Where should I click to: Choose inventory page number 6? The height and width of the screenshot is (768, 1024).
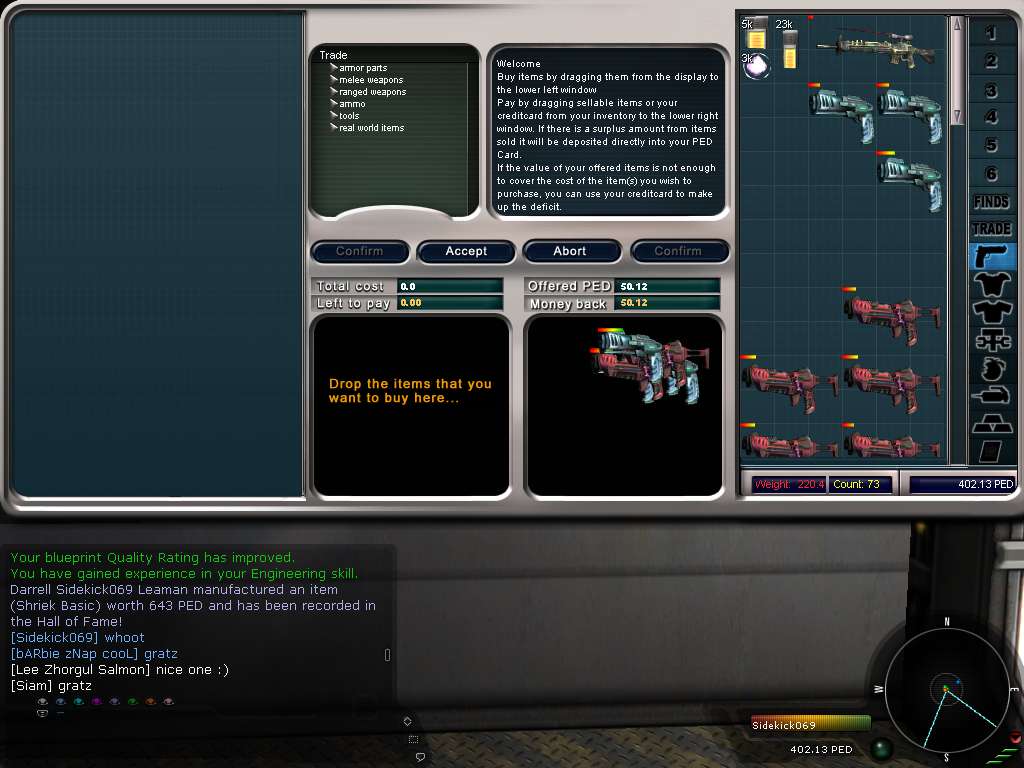click(x=991, y=174)
